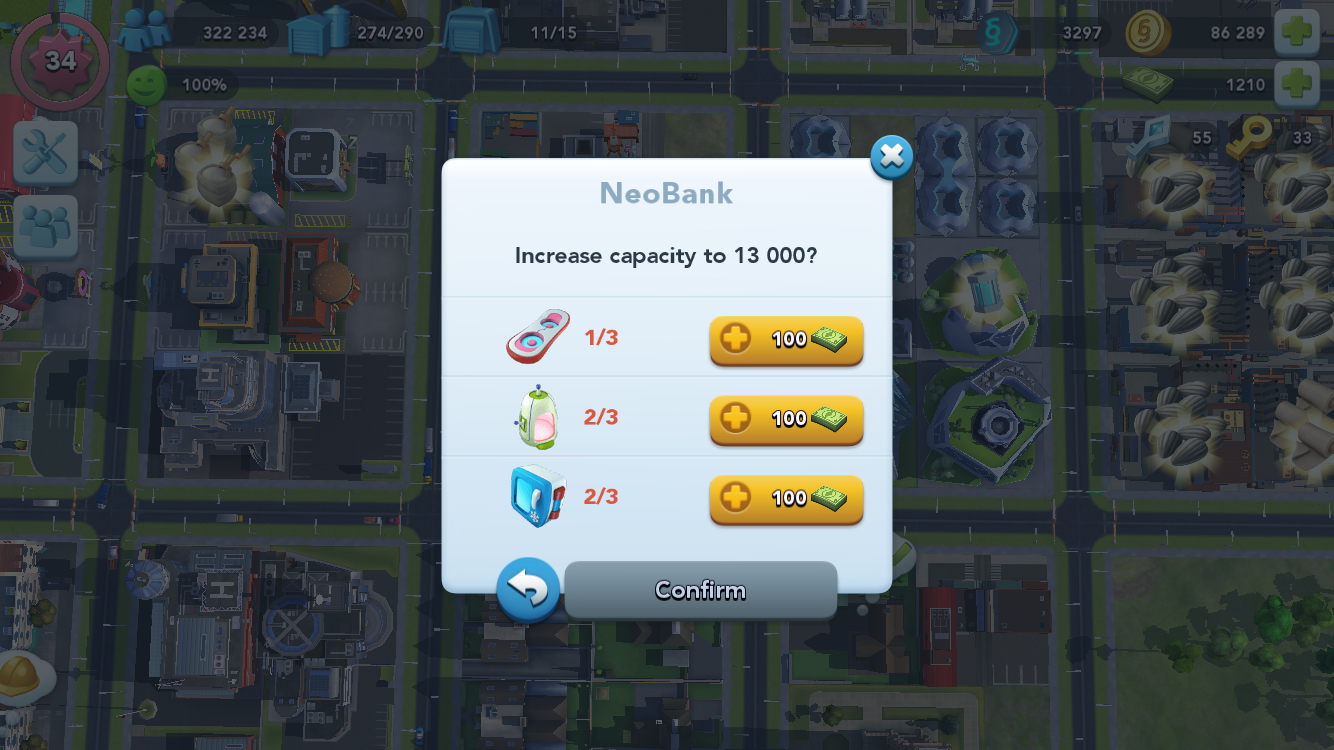
Task: Buy missing hoverboard items for 100 cash
Action: pos(786,340)
